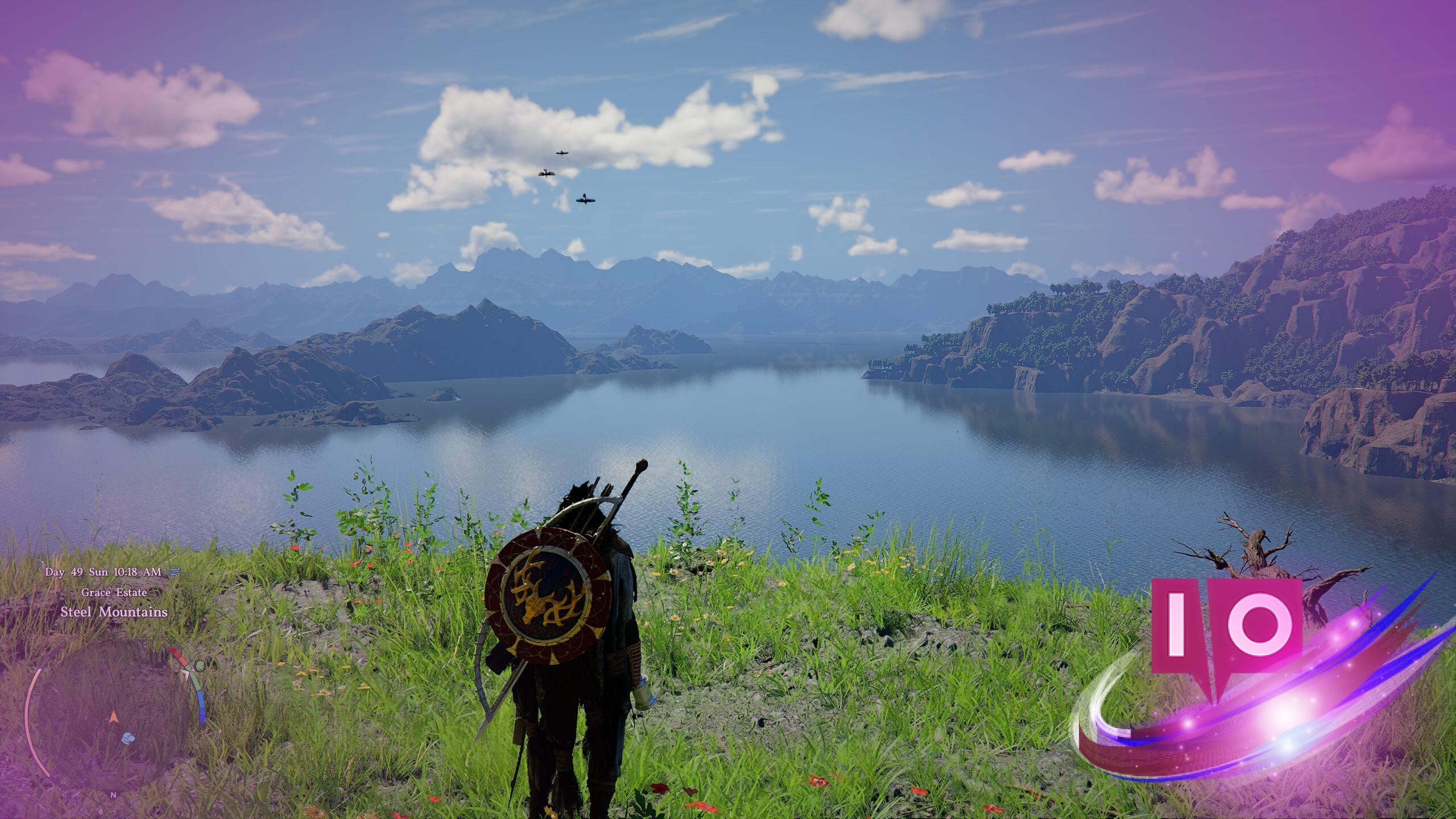Select the blue dog marker on minimap

click(x=129, y=738)
